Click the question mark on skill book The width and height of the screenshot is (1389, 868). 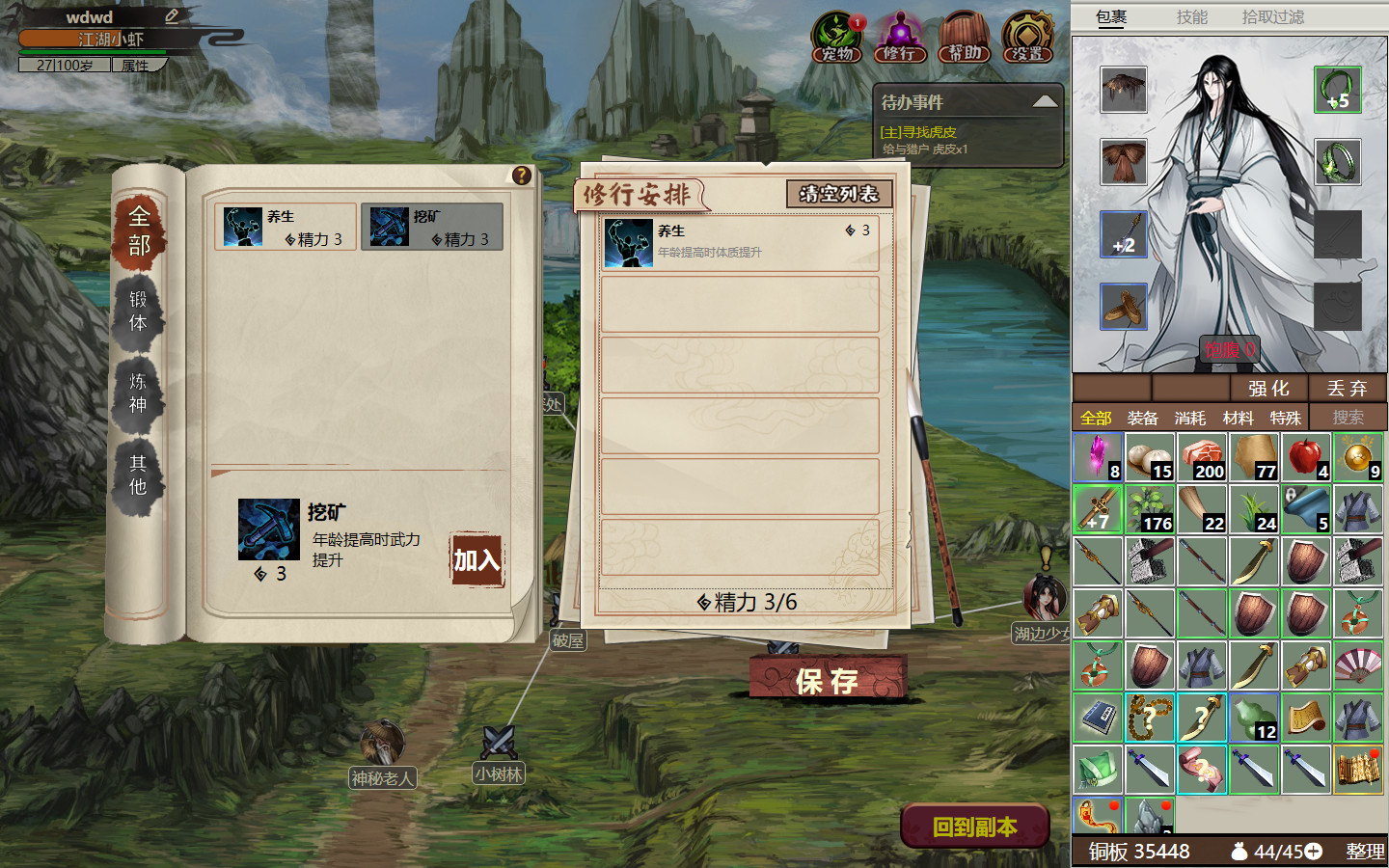522,174
